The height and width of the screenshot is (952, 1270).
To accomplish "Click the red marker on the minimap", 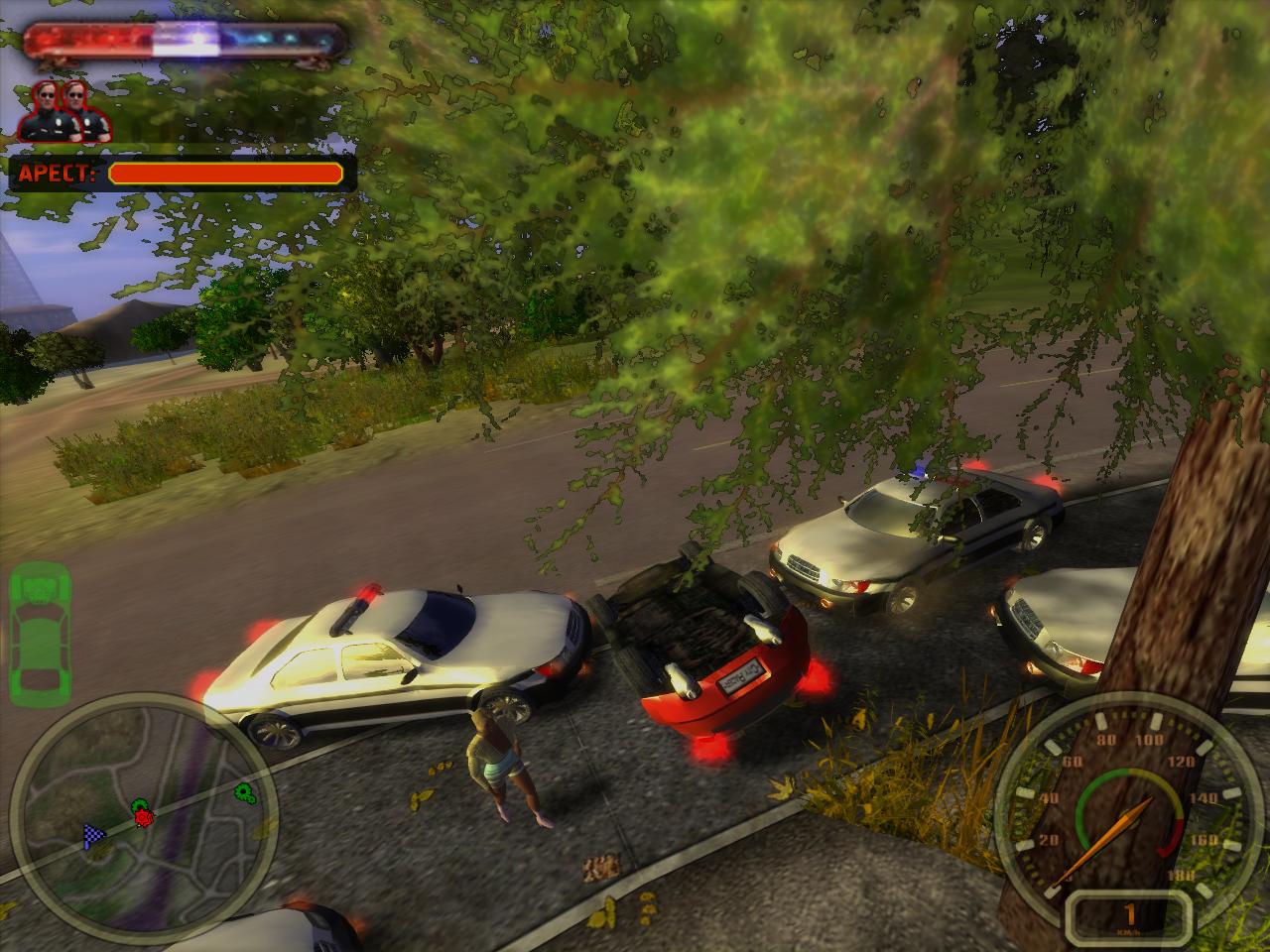I will (x=146, y=816).
